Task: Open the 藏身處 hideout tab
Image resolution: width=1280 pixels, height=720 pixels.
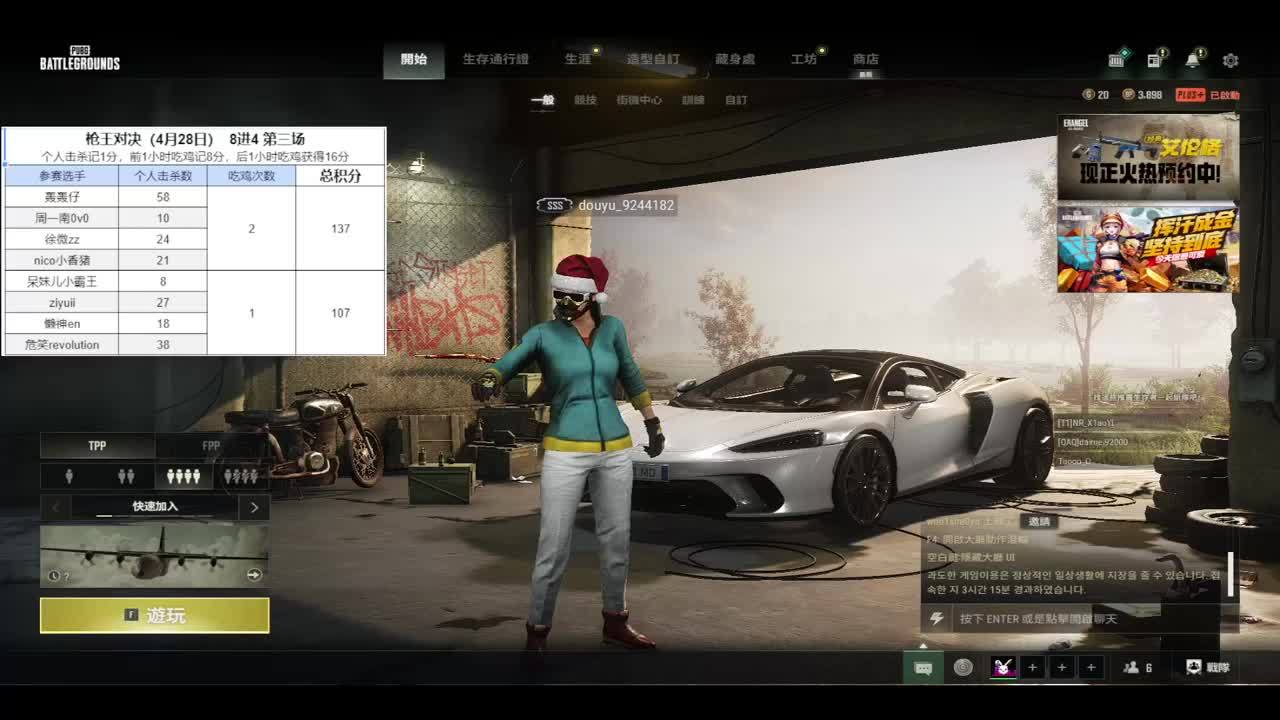Action: [x=735, y=60]
